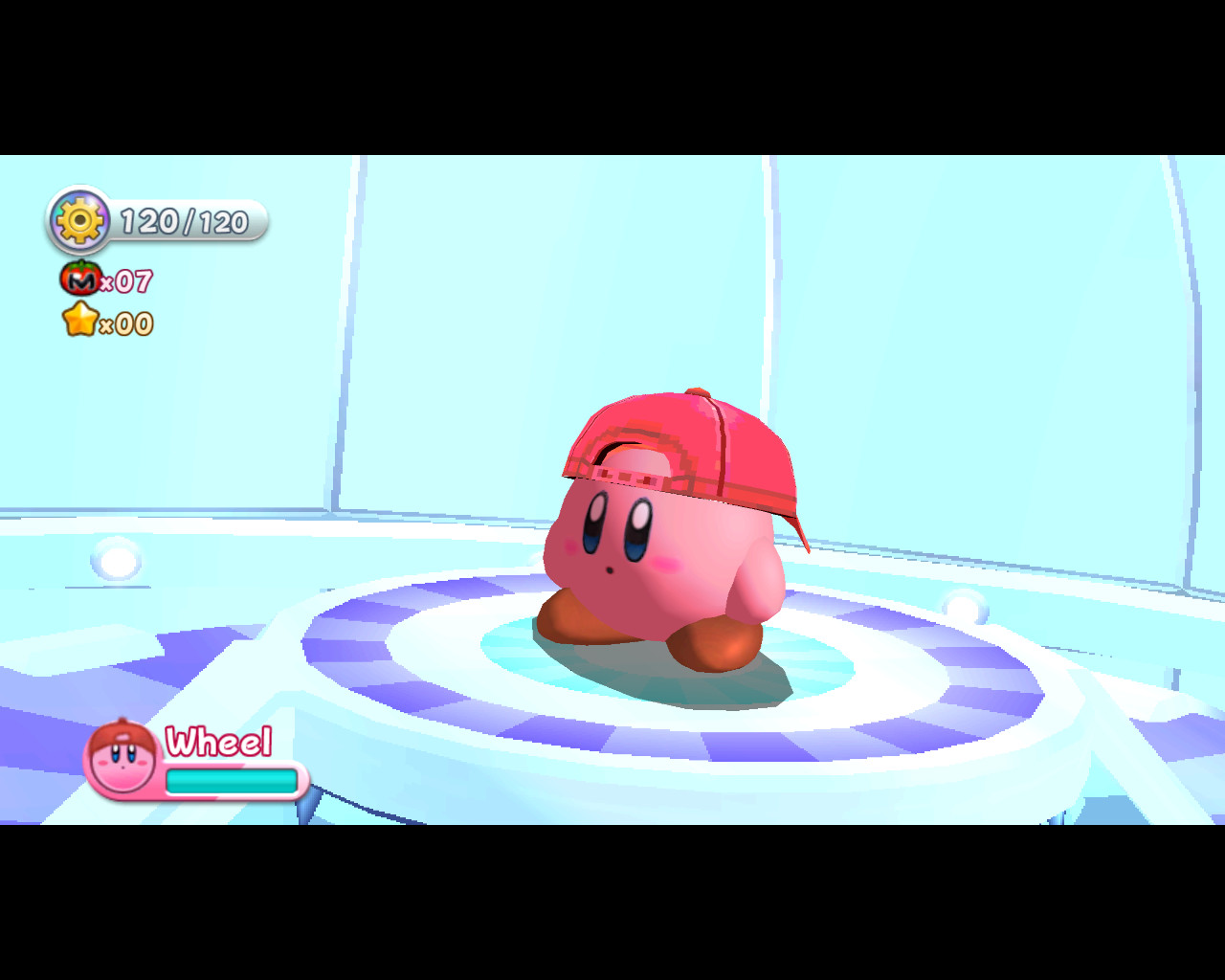Click the gear collectible counter icon
This screenshot has width=1225, height=980.
pos(78,221)
